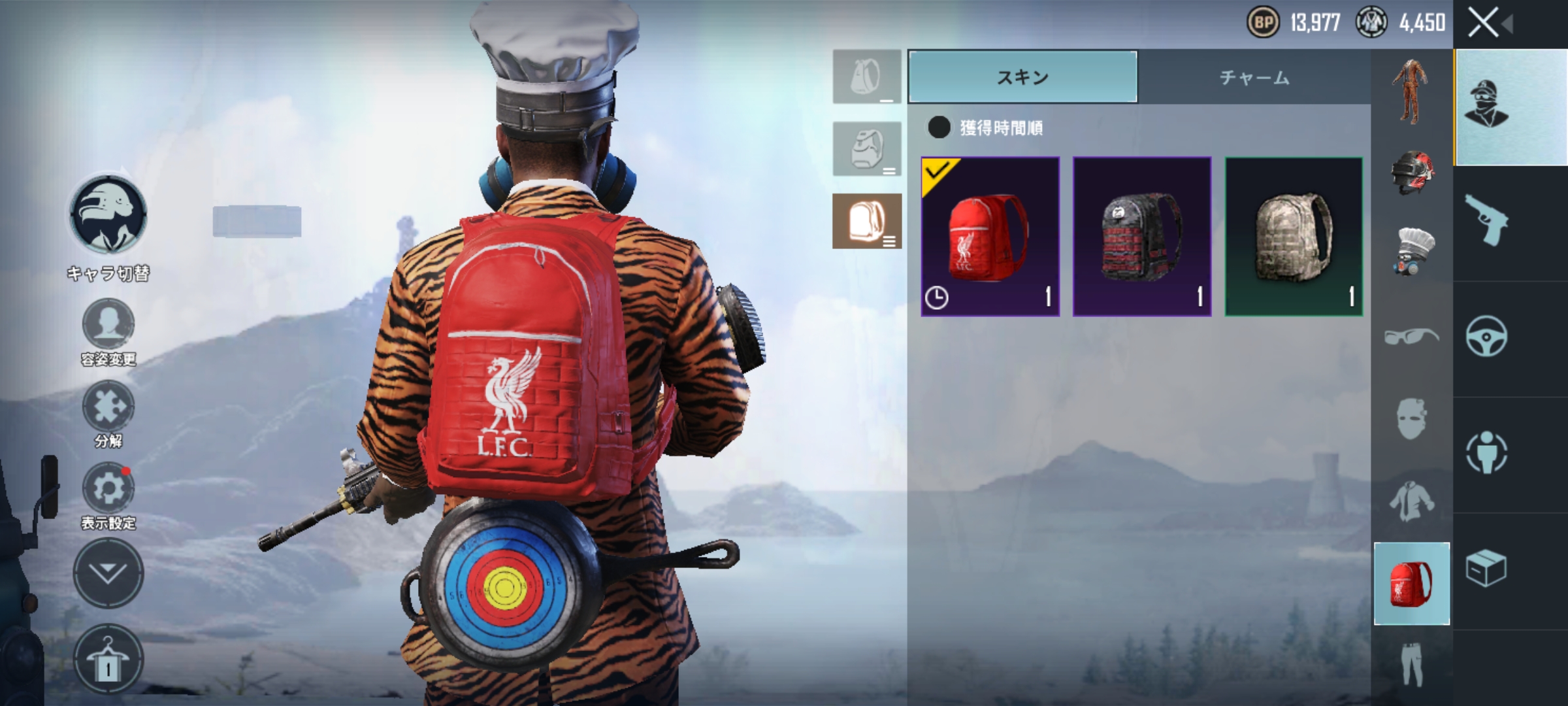The height and width of the screenshot is (706, 1568).
Task: Open the chef hat headwear category
Action: point(1412,252)
